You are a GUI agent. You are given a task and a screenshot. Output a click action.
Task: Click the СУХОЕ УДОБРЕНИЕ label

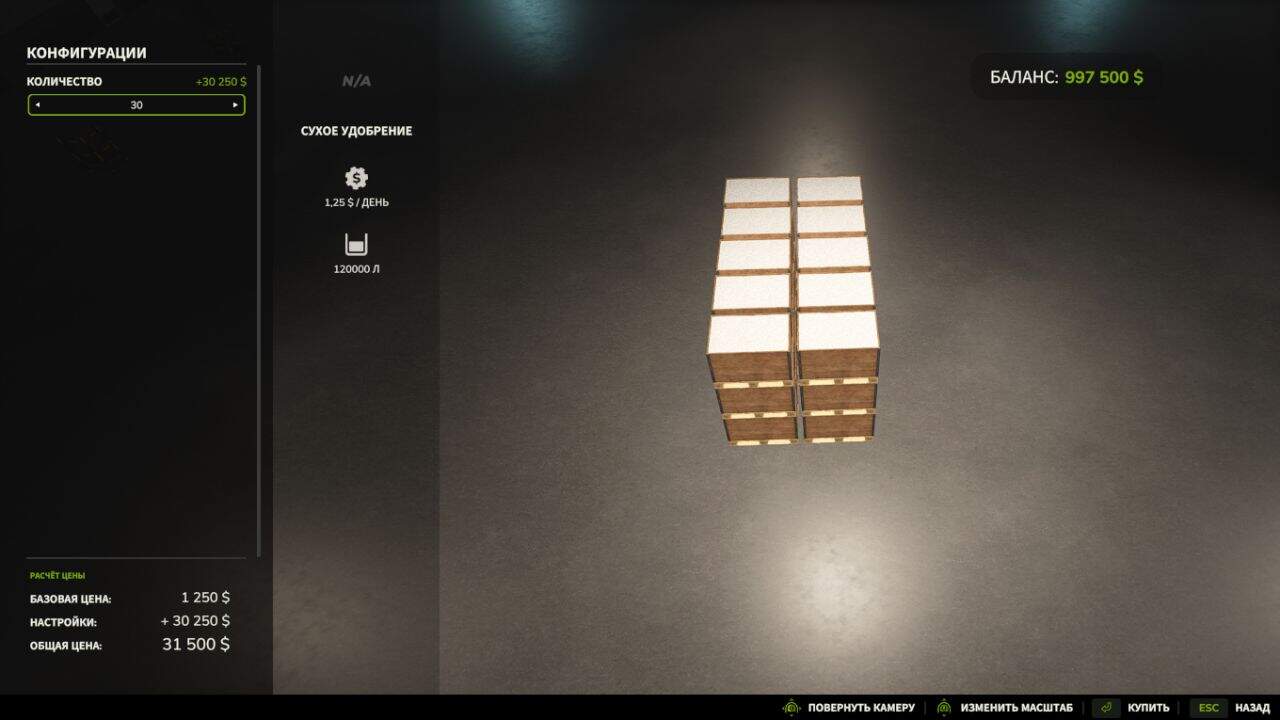355,130
